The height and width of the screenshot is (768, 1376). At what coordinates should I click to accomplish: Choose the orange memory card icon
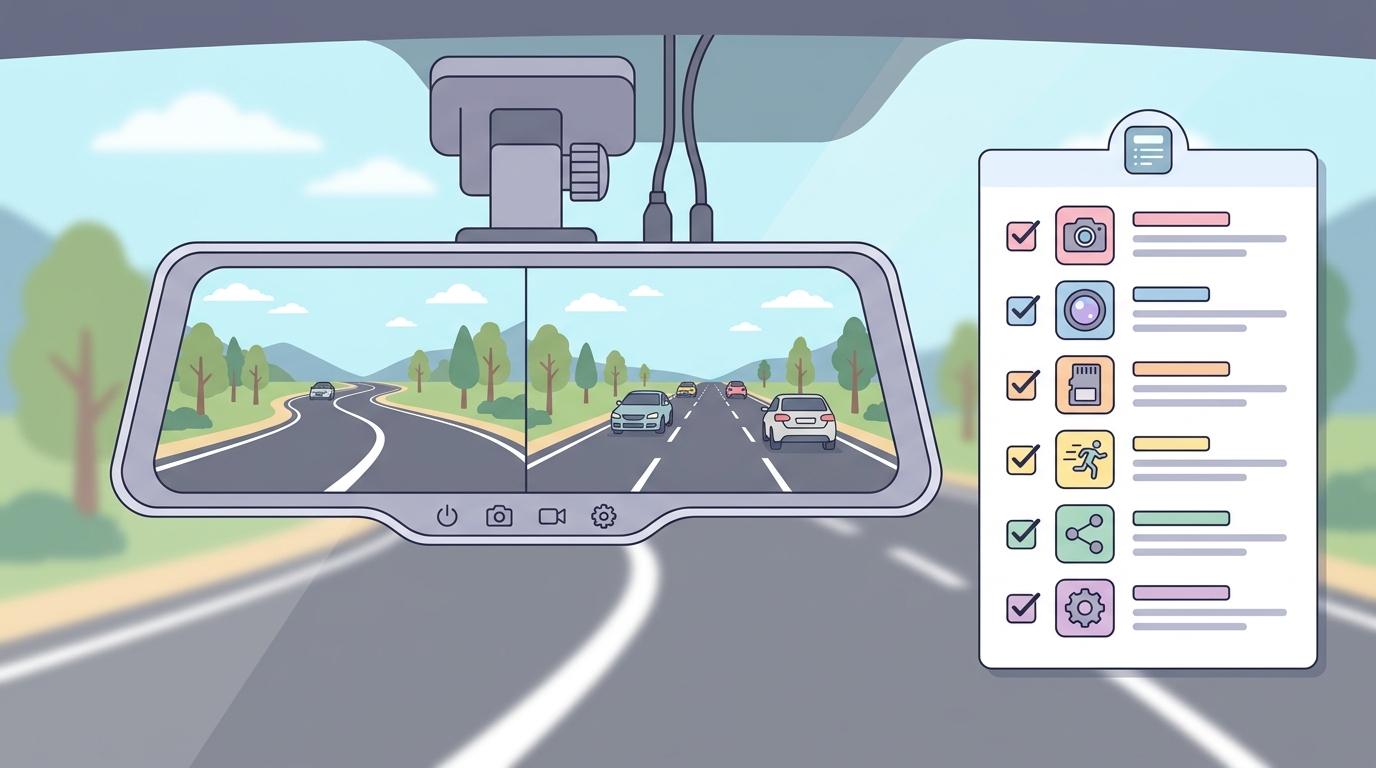point(1085,385)
